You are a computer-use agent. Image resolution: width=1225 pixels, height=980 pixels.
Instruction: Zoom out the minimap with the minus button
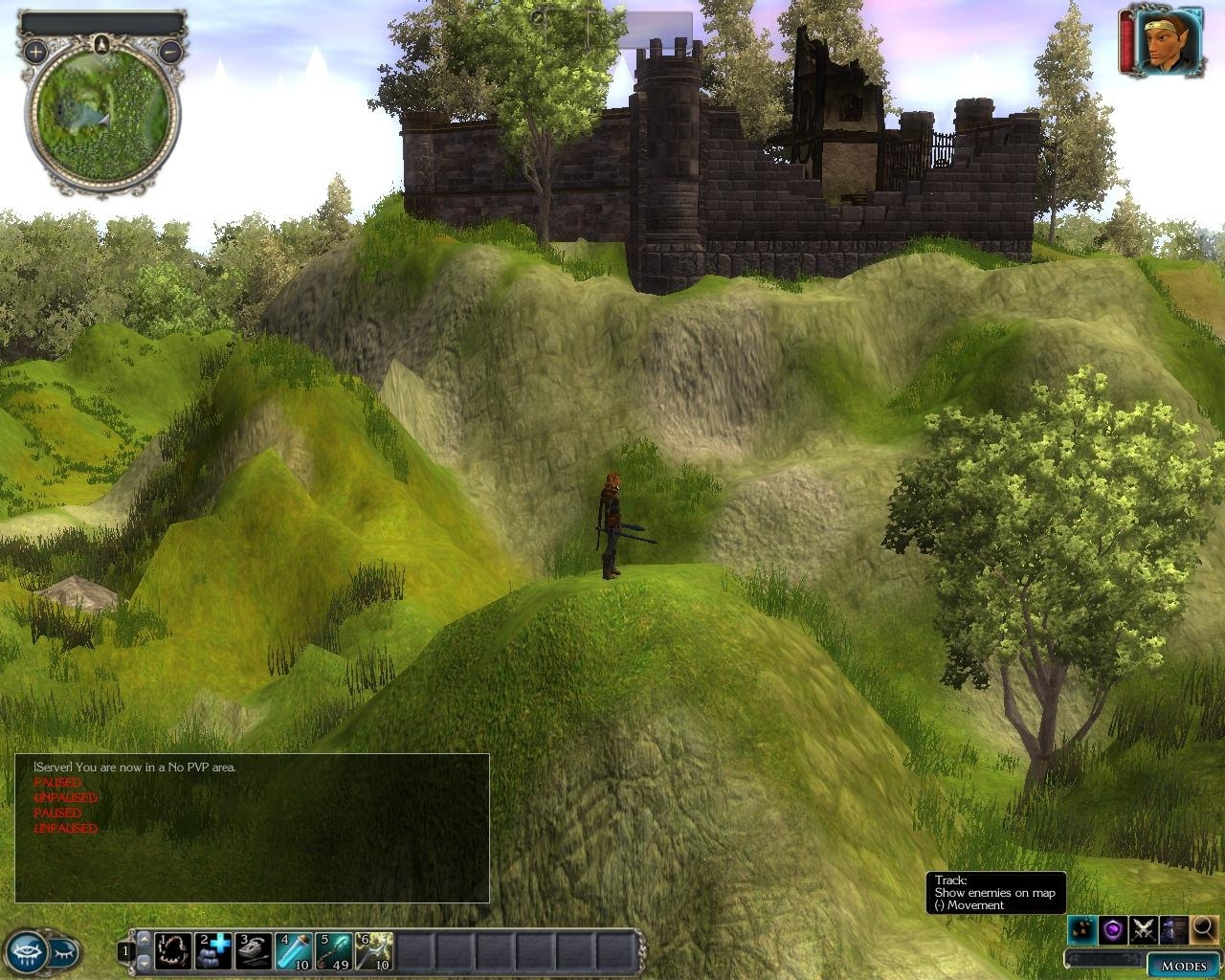(169, 52)
